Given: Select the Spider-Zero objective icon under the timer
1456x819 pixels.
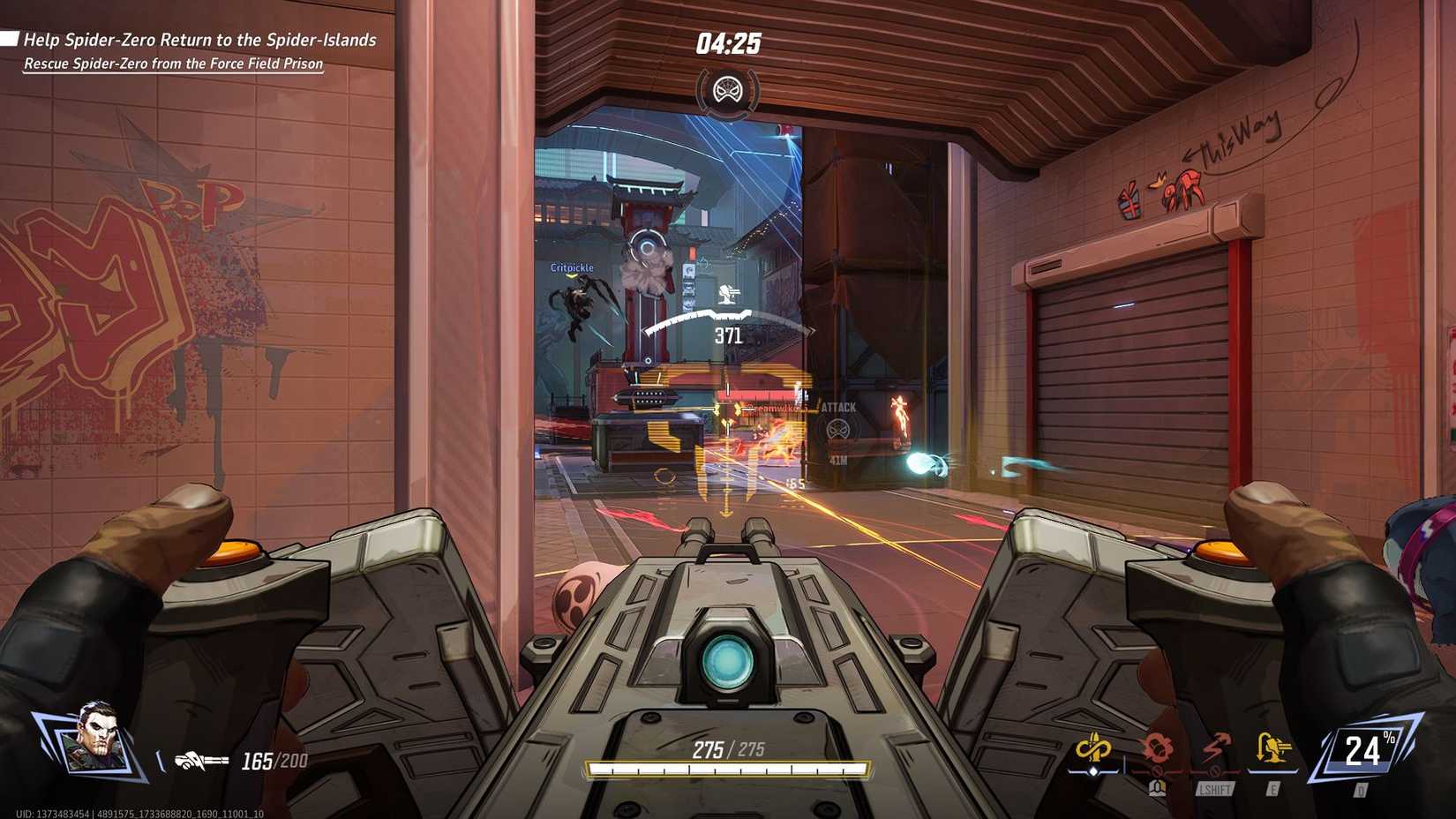Looking at the screenshot, I should [x=728, y=90].
